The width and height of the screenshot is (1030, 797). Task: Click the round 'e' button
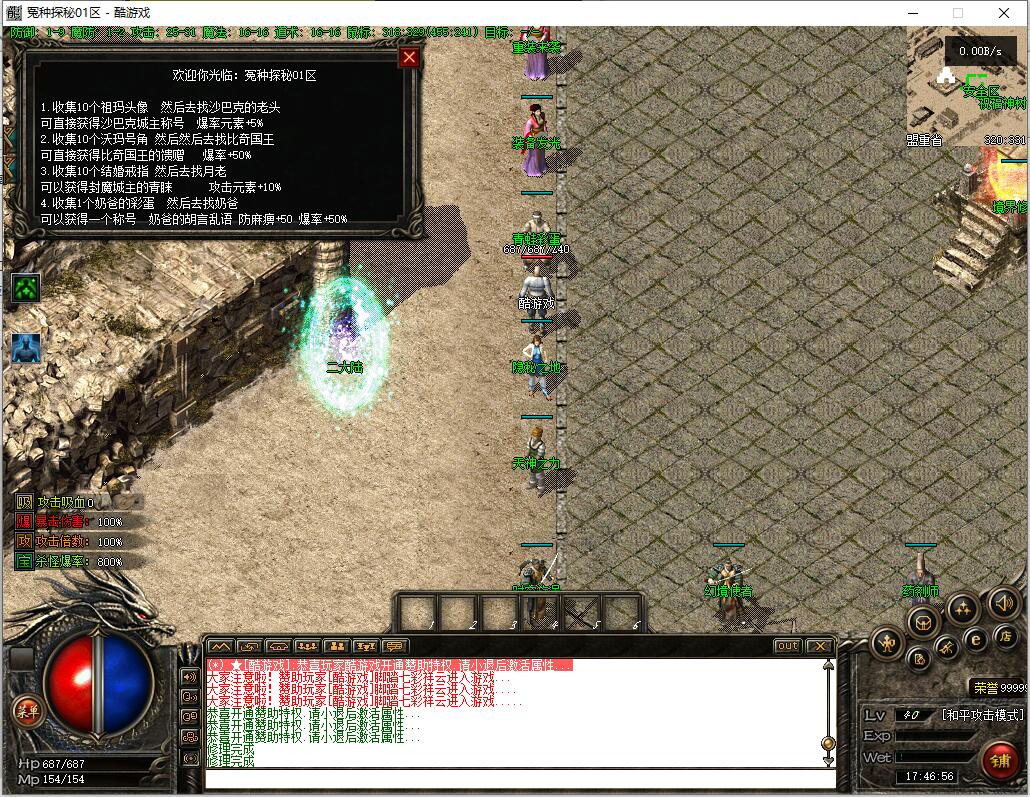pyautogui.click(x=975, y=640)
